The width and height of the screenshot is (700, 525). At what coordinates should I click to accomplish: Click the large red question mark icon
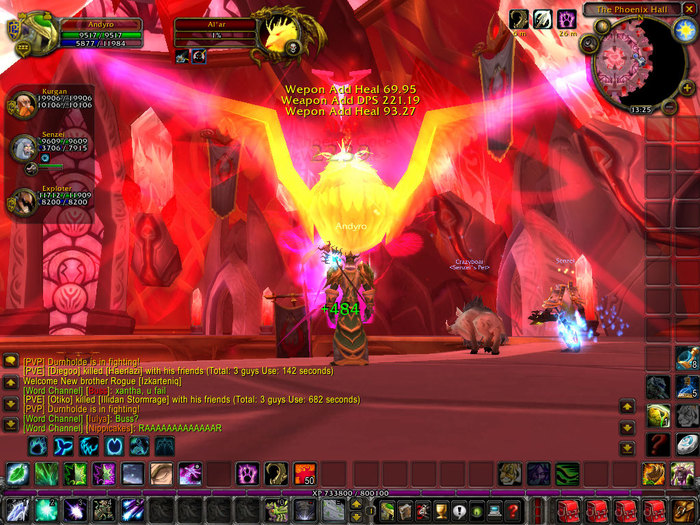[657, 443]
